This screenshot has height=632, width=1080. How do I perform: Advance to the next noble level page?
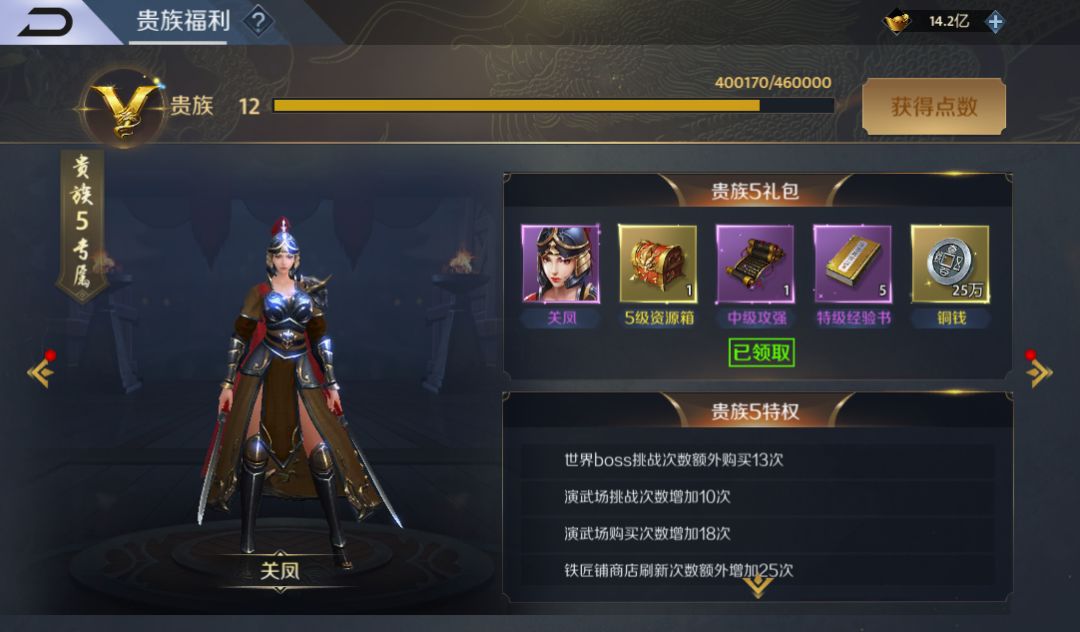click(x=1039, y=372)
